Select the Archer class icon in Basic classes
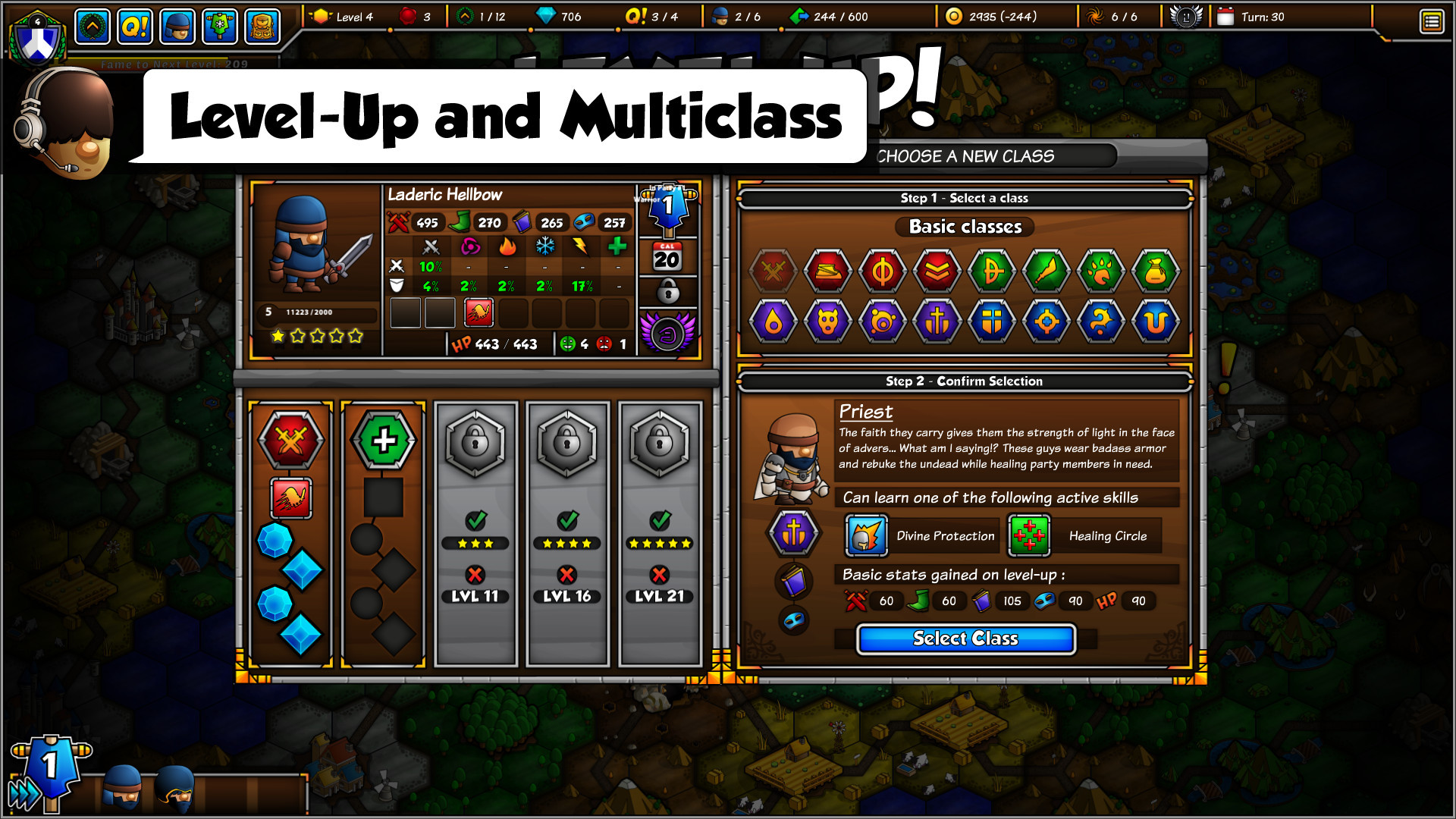The image size is (1456, 819). 992,271
